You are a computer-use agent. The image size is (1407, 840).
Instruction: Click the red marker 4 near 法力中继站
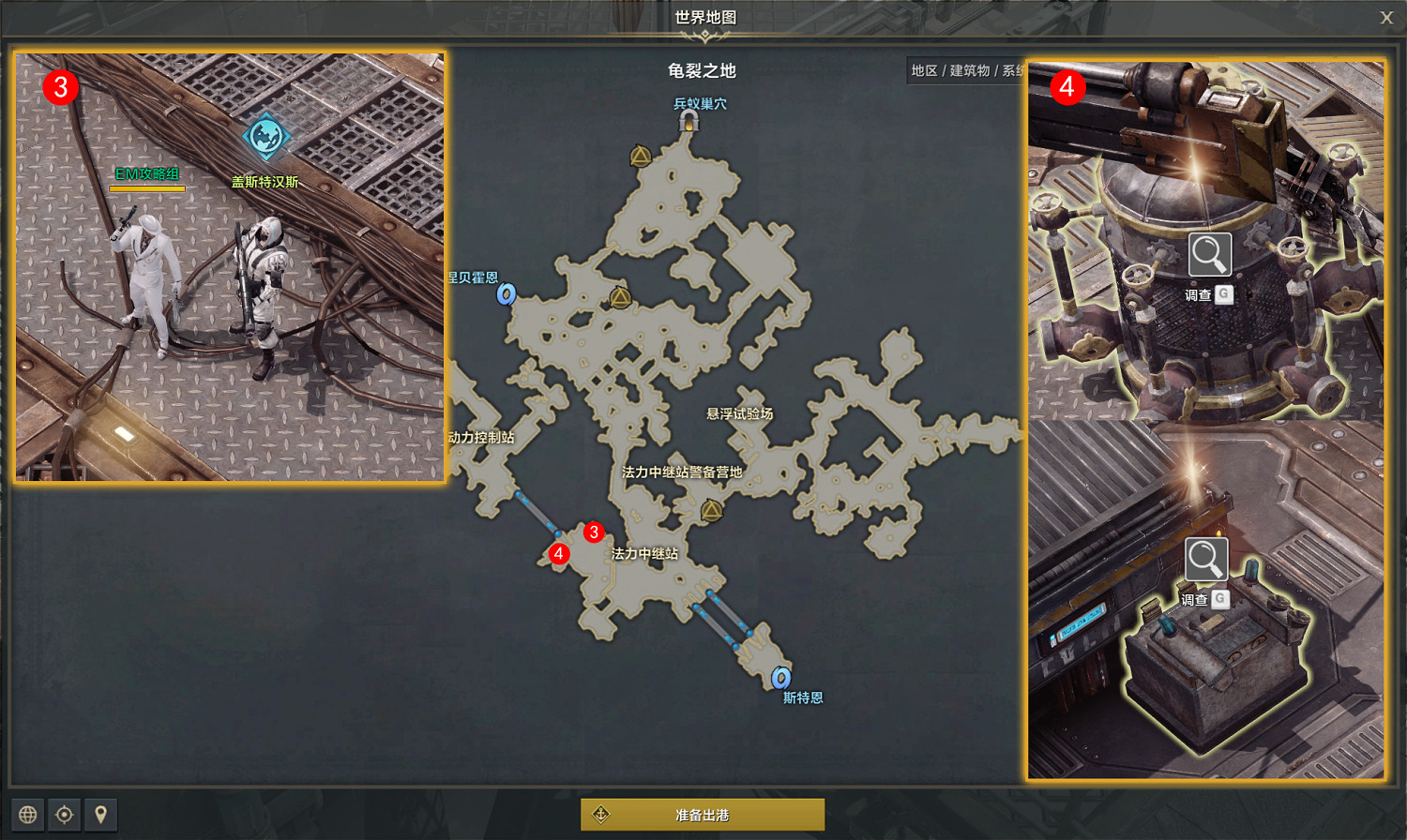pyautogui.click(x=560, y=555)
